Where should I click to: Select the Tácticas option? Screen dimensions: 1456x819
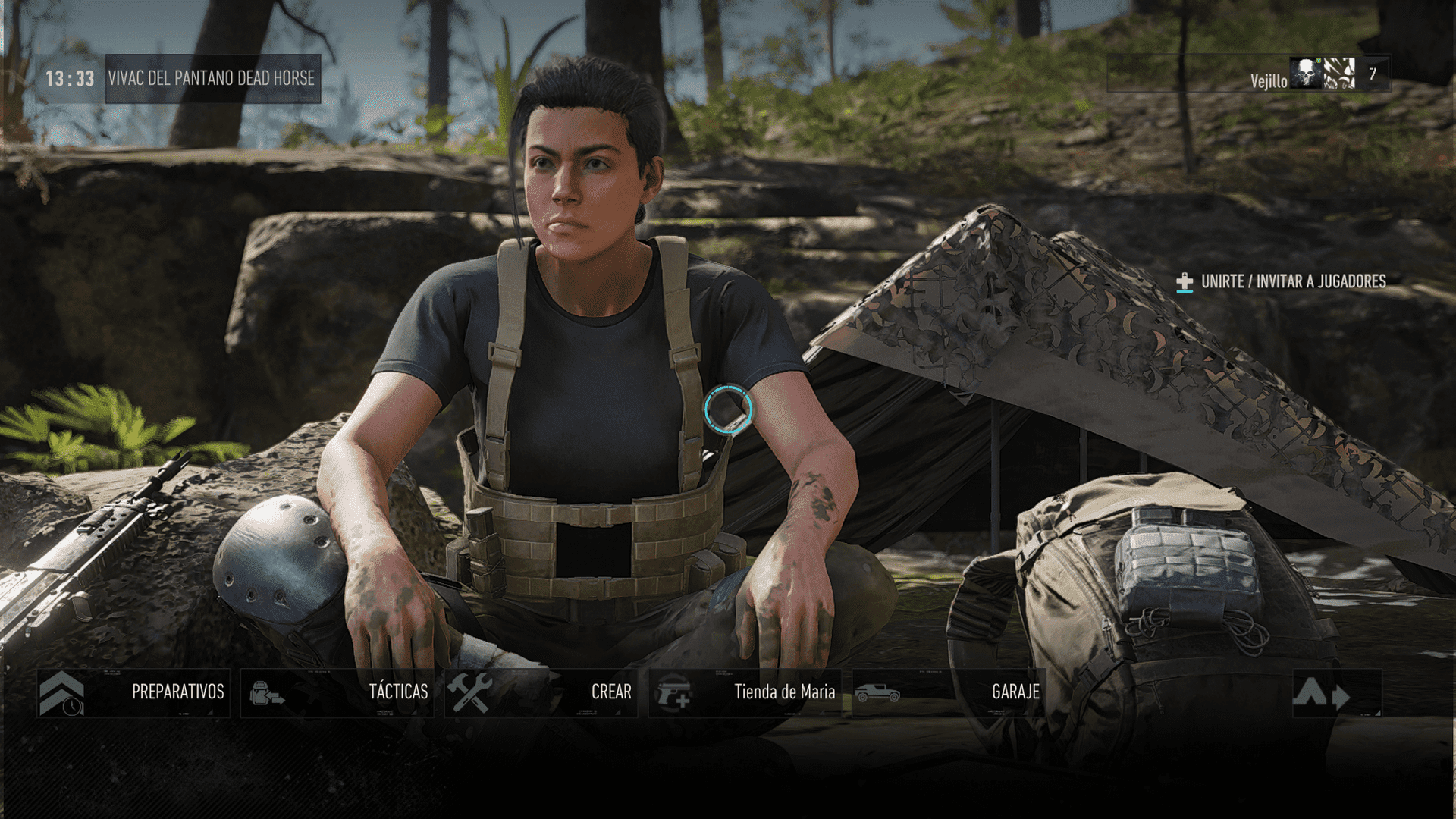pyautogui.click(x=337, y=692)
